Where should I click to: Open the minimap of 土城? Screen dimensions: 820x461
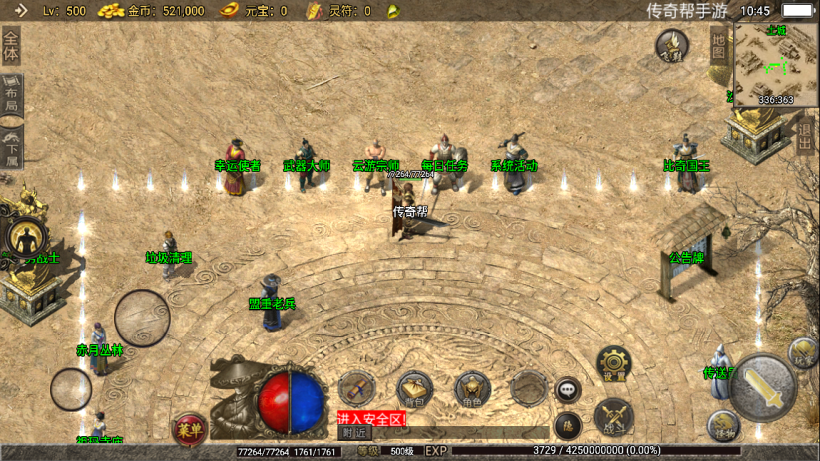click(x=775, y=64)
